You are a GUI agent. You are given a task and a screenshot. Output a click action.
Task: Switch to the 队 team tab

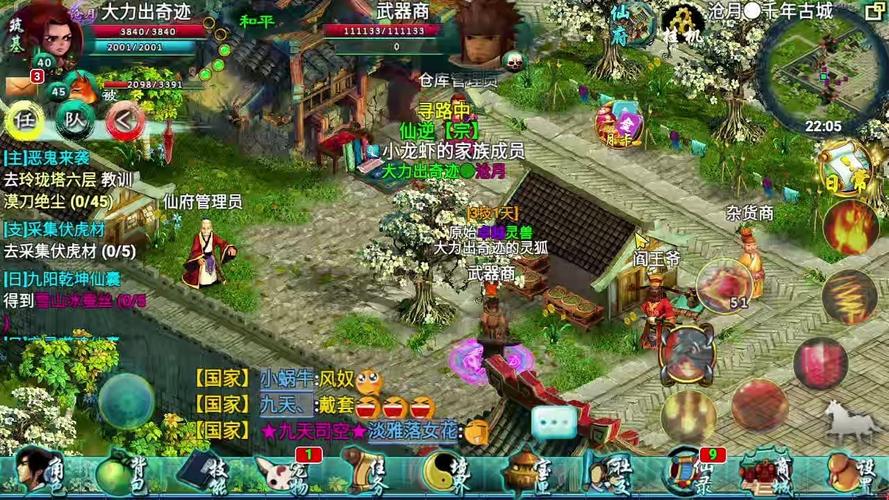74,121
